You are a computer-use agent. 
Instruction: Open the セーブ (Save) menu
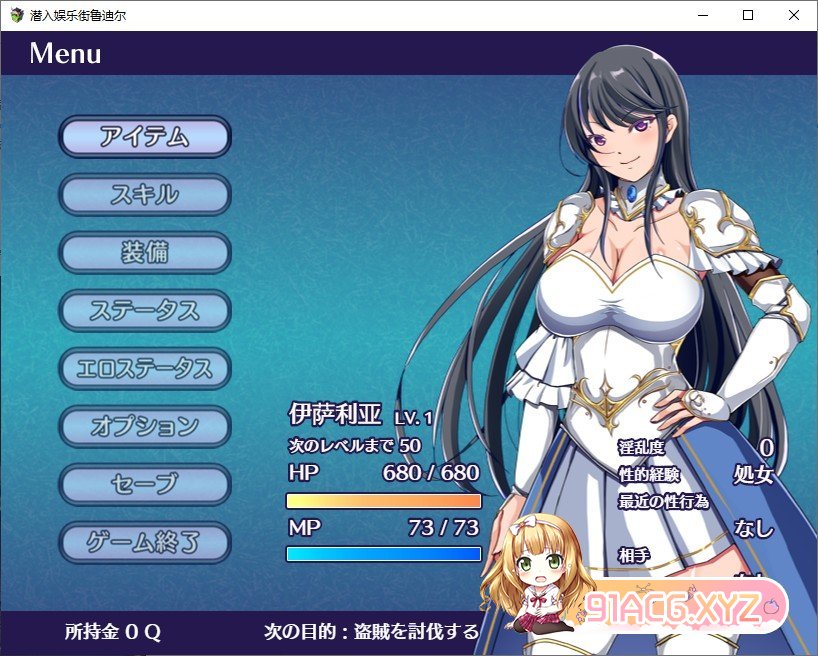145,485
